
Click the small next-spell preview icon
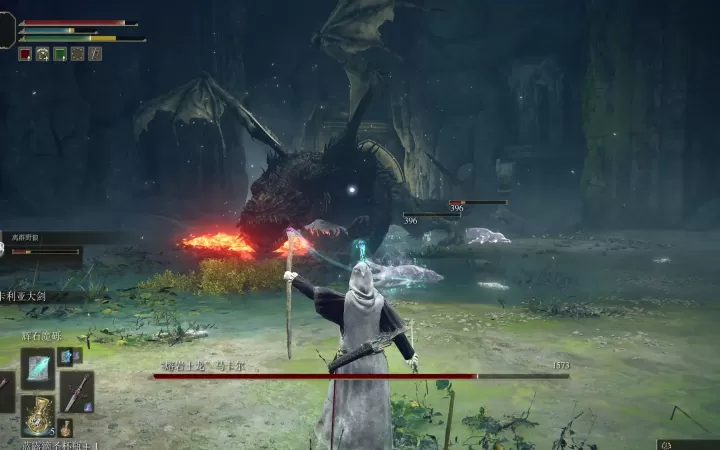pos(67,356)
